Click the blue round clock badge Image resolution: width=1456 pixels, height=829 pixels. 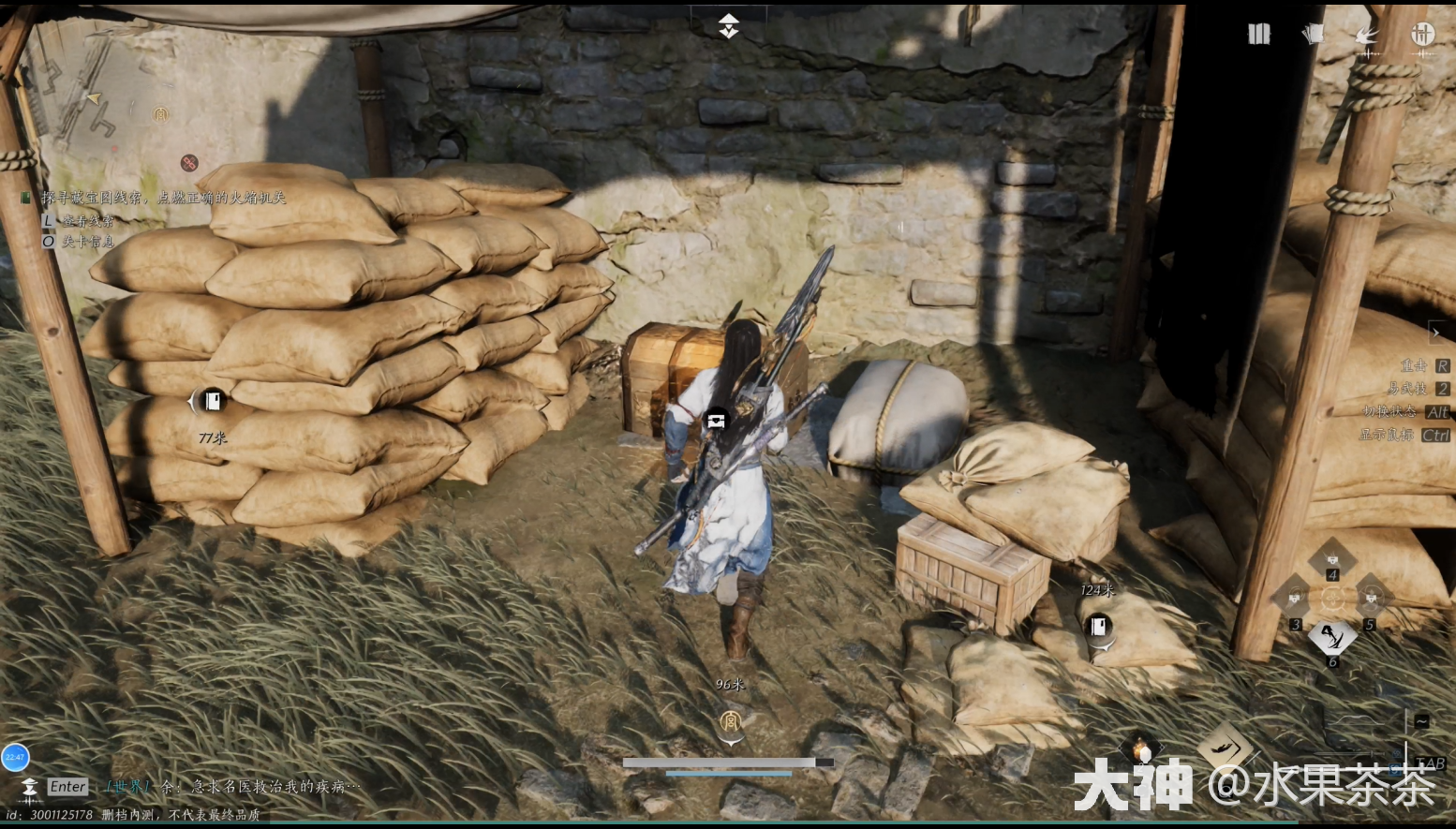coord(15,757)
